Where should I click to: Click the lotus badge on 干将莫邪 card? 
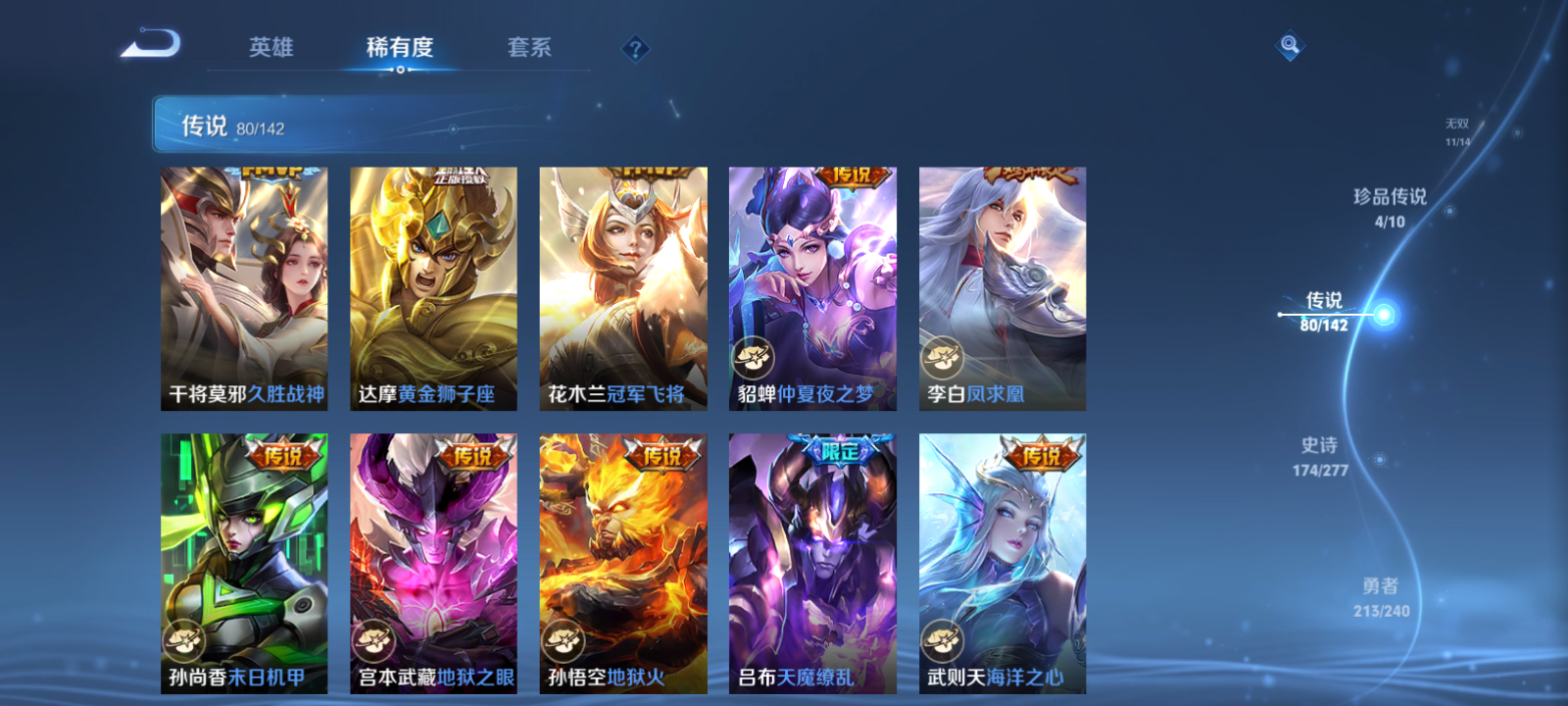tap(186, 357)
